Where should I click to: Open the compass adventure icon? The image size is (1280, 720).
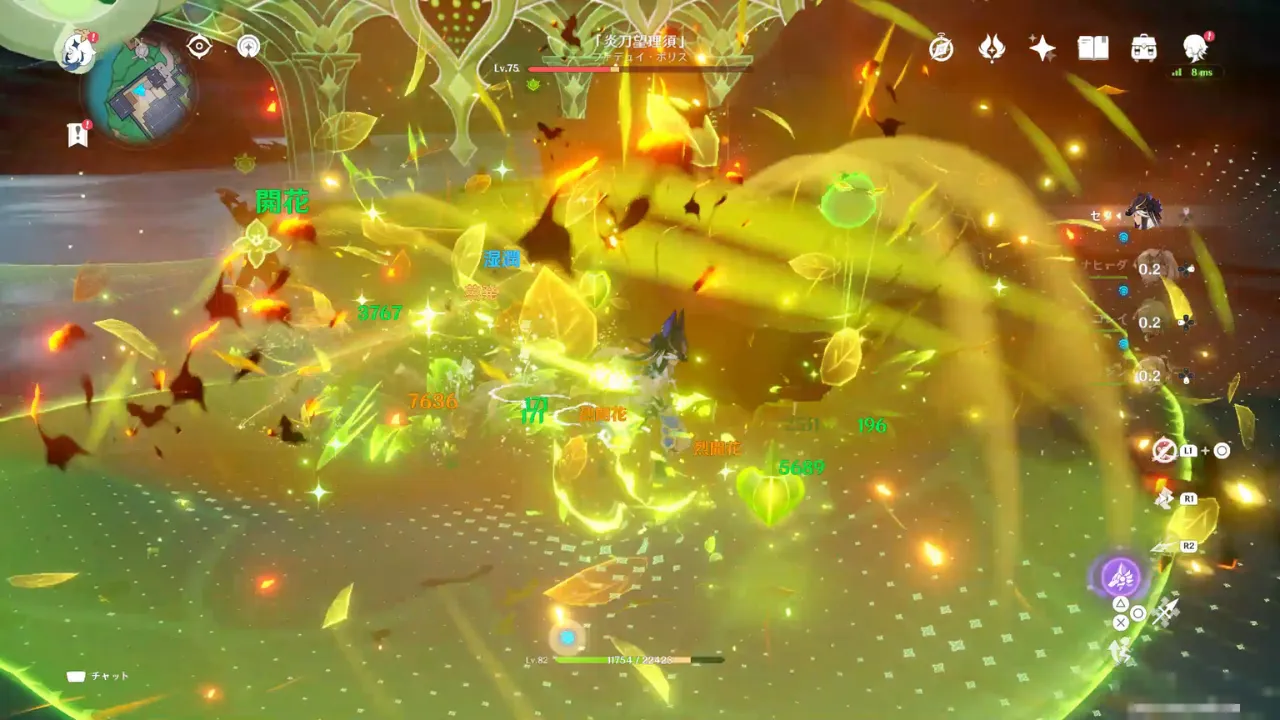pos(941,48)
